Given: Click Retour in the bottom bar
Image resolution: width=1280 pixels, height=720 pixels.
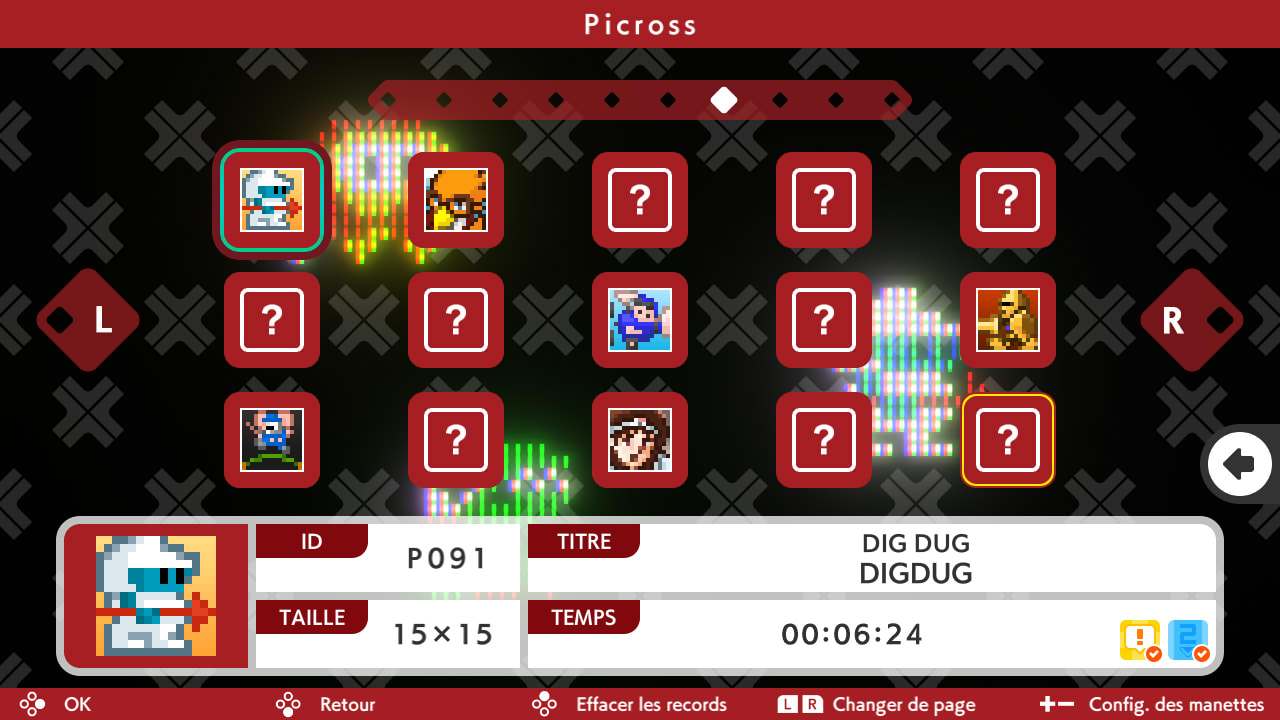Looking at the screenshot, I should [347, 704].
